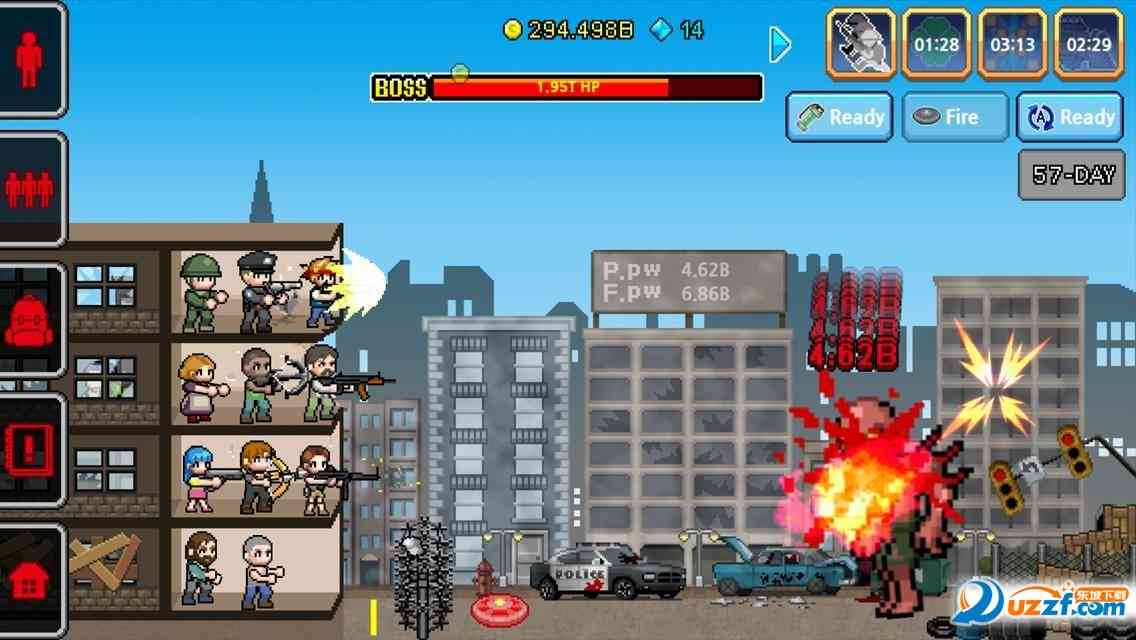This screenshot has height=640, width=1136.
Task: Tap the landmine Fire button
Action: 954,117
